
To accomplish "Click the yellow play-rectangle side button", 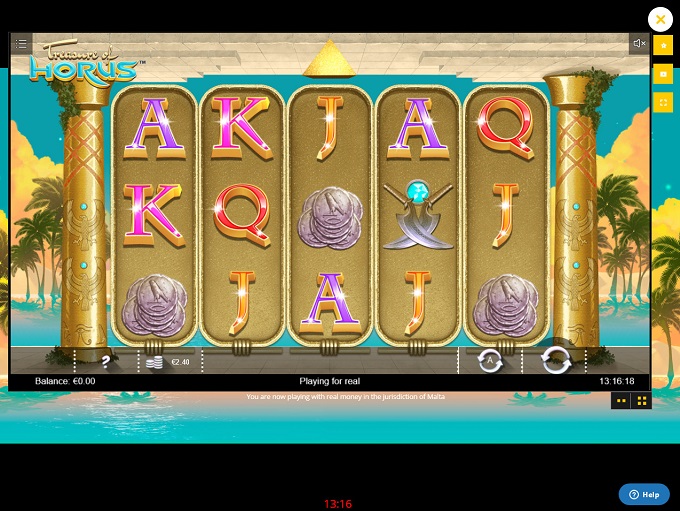I will [x=662, y=74].
